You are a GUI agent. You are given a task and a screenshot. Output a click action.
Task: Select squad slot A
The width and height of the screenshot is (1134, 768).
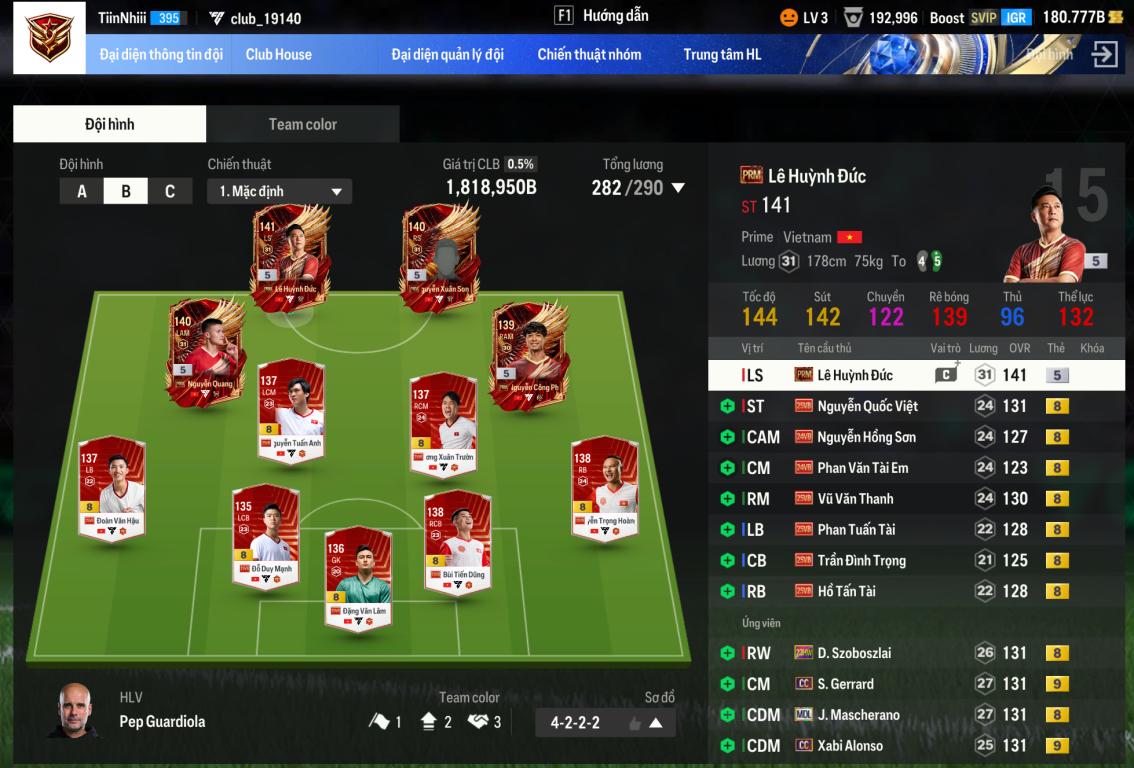click(82, 191)
